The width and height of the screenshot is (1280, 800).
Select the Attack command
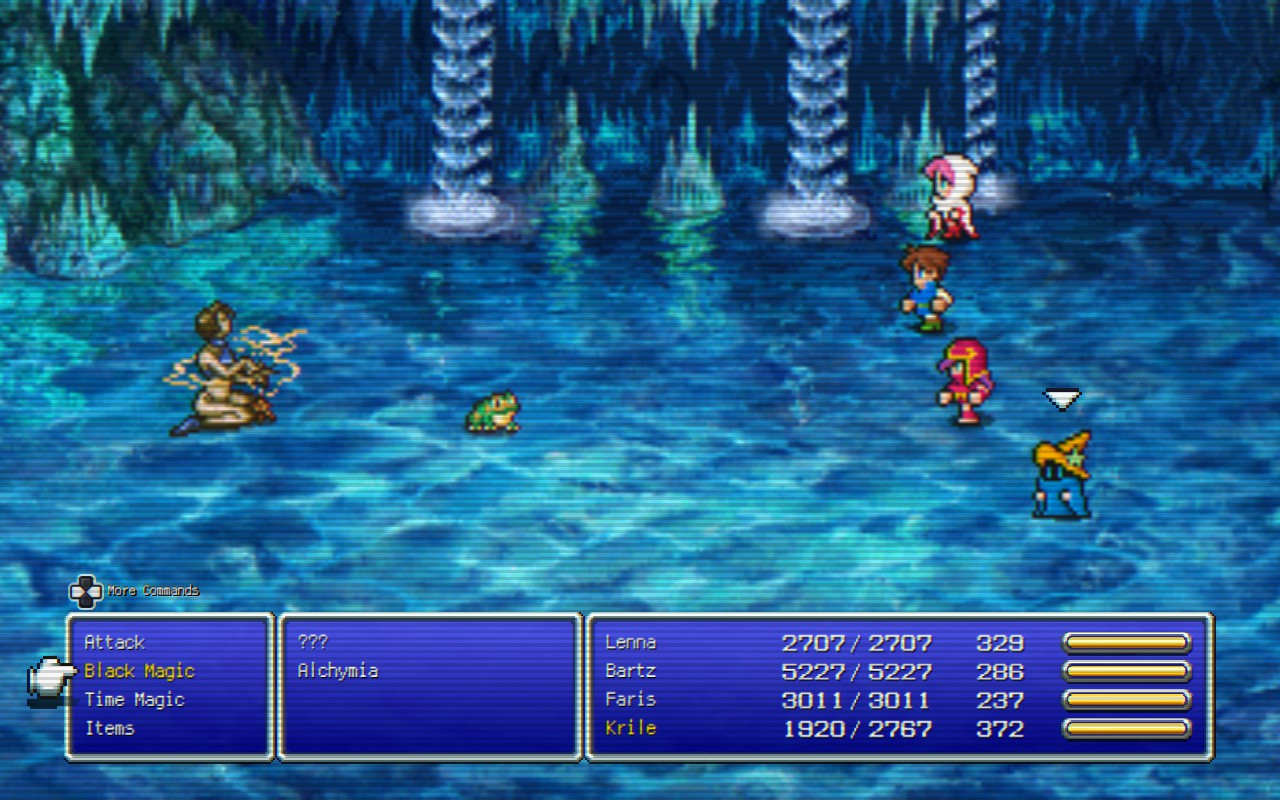[115, 642]
